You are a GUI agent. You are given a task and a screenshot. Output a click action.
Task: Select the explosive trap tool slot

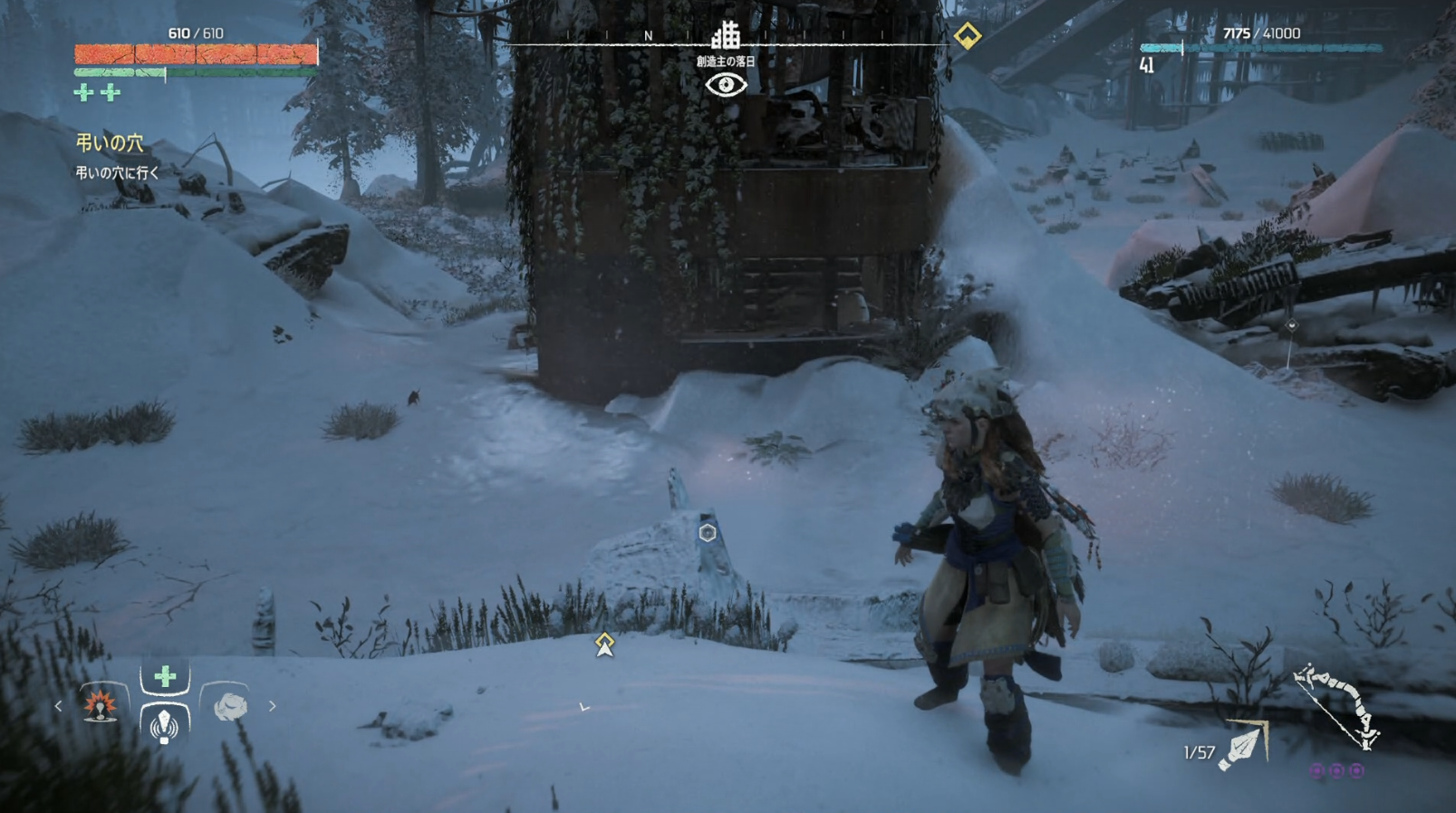[x=101, y=705]
